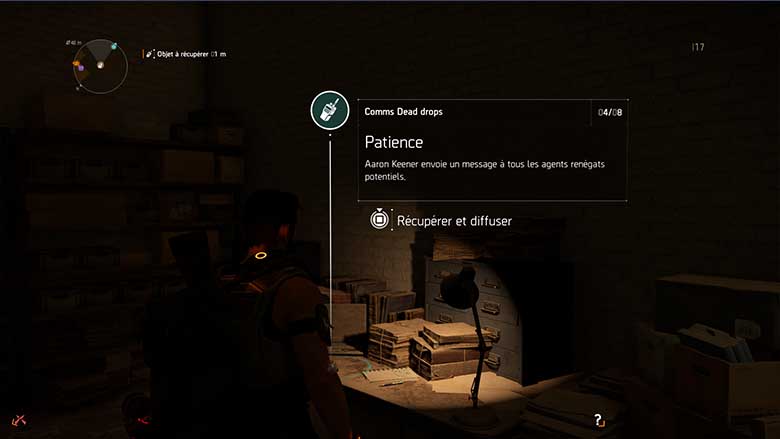Screen dimensions: 780x439
Task: Click the question mark help icon
Action: 598,421
